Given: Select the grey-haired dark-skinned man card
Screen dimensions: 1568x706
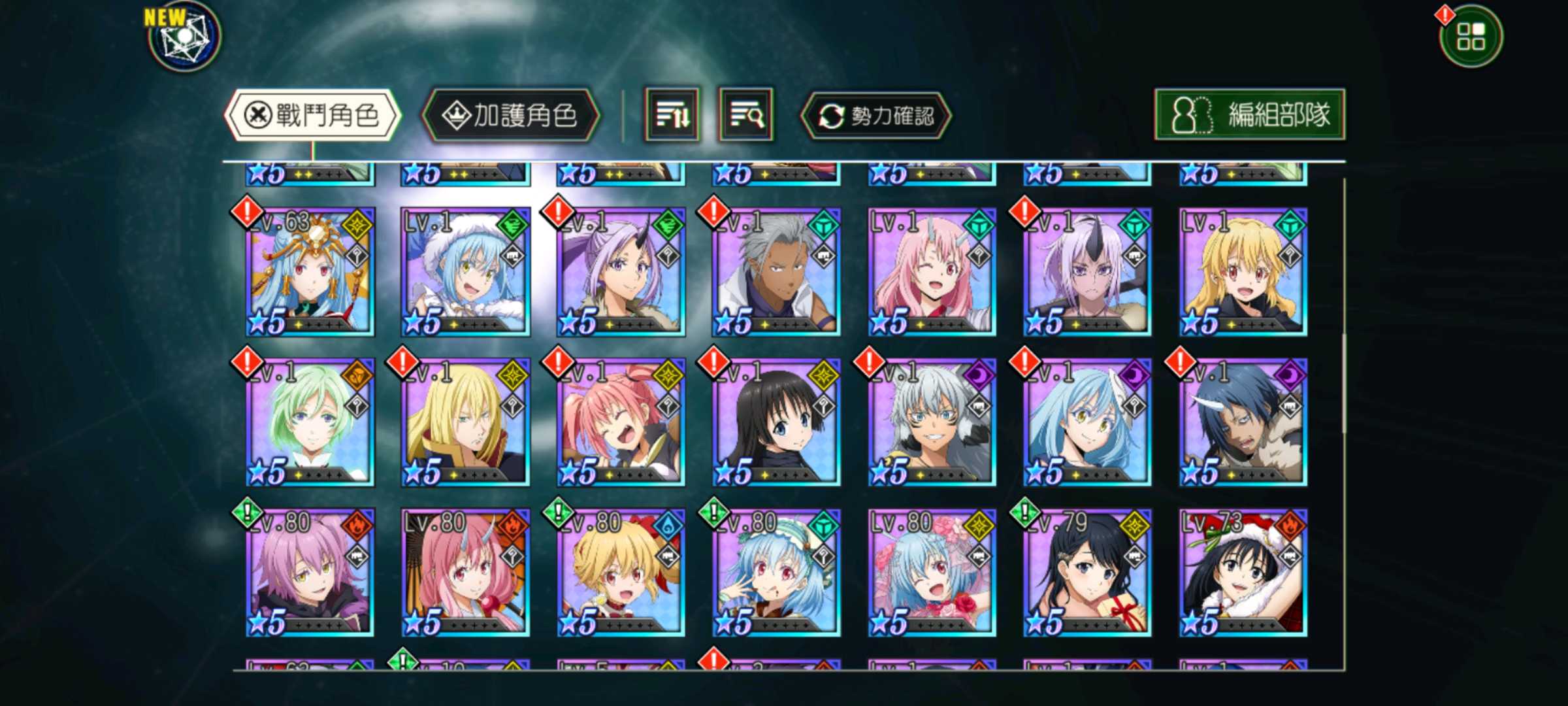Looking at the screenshot, I should (x=776, y=272).
